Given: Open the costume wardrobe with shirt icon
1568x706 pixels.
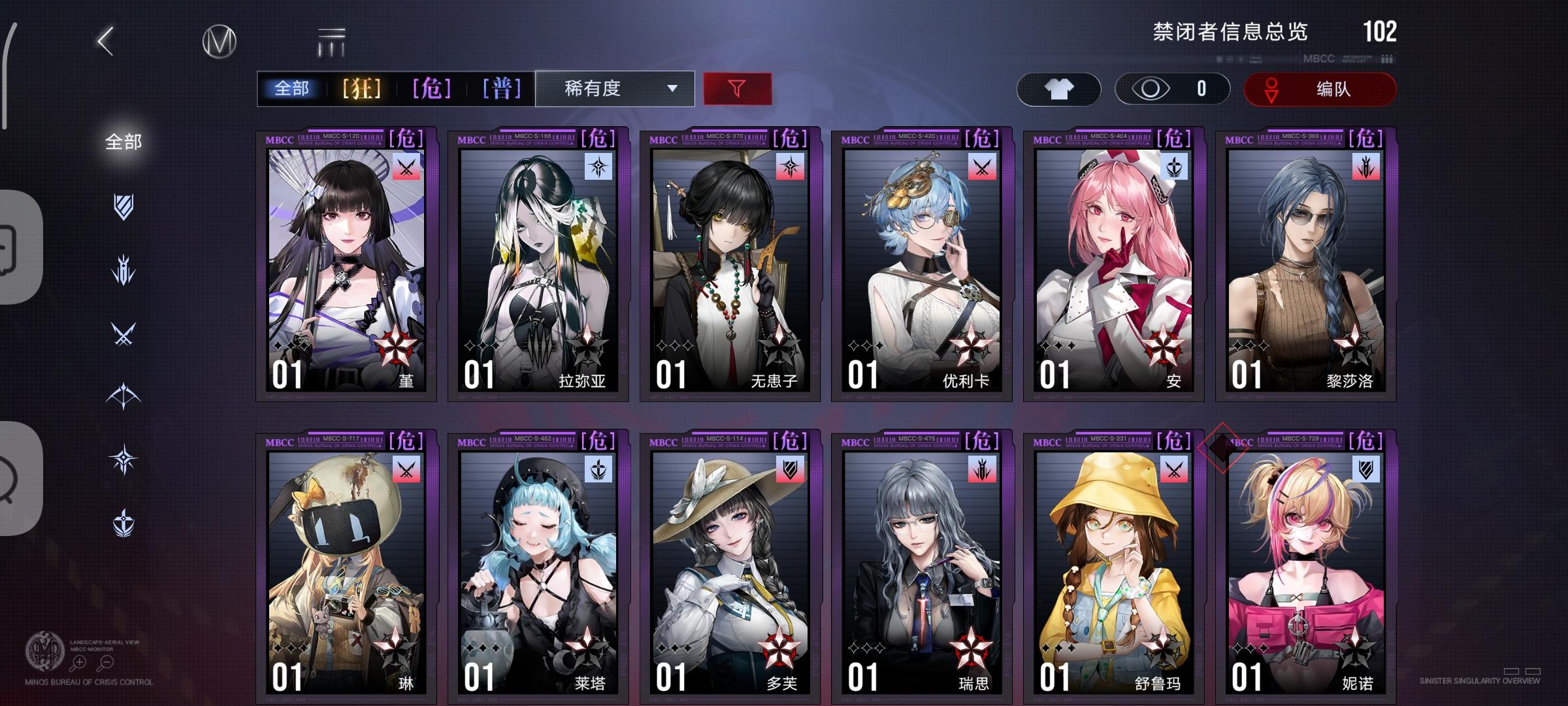Looking at the screenshot, I should pyautogui.click(x=1060, y=89).
